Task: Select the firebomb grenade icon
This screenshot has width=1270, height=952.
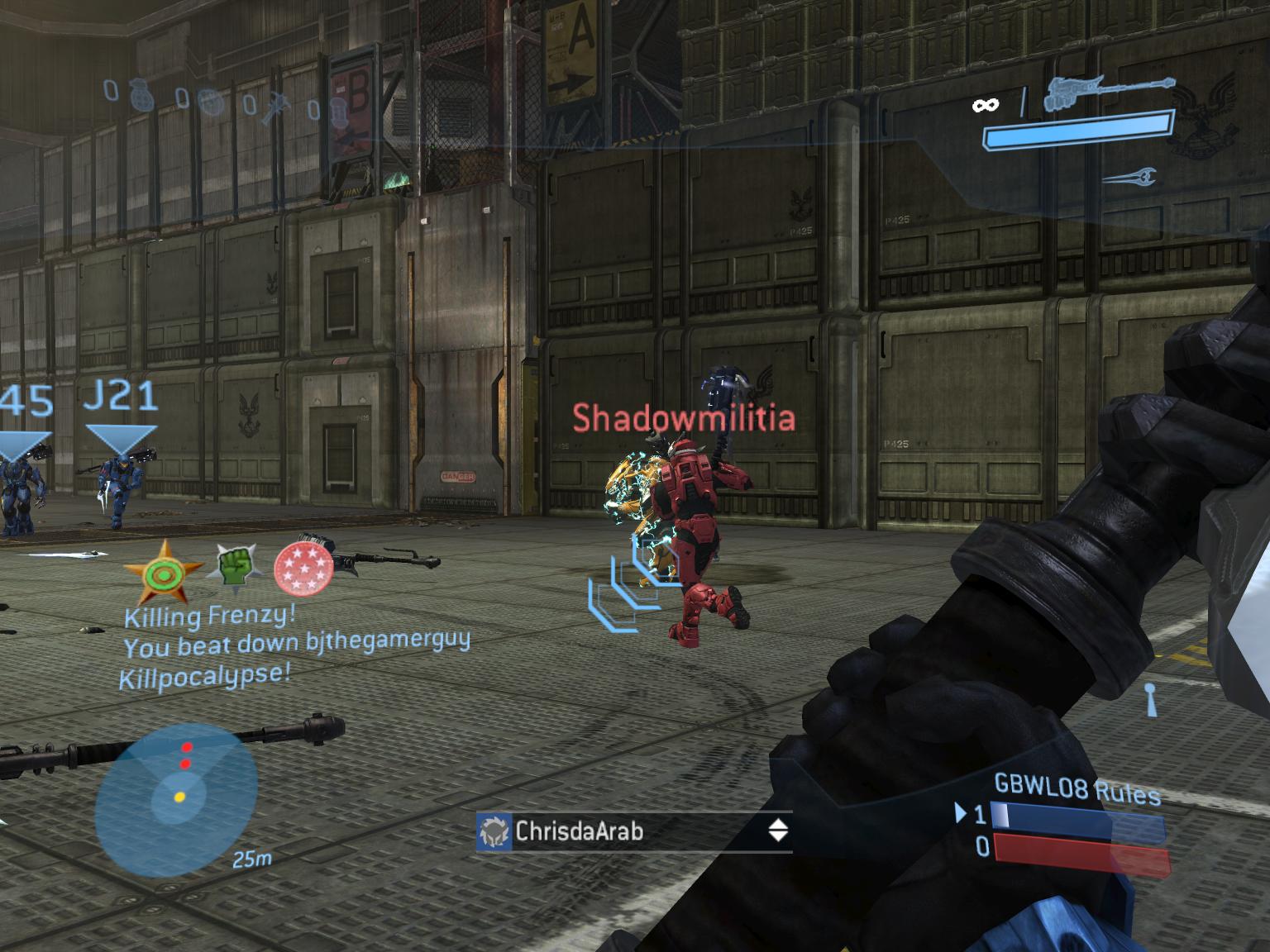Action: tap(339, 110)
